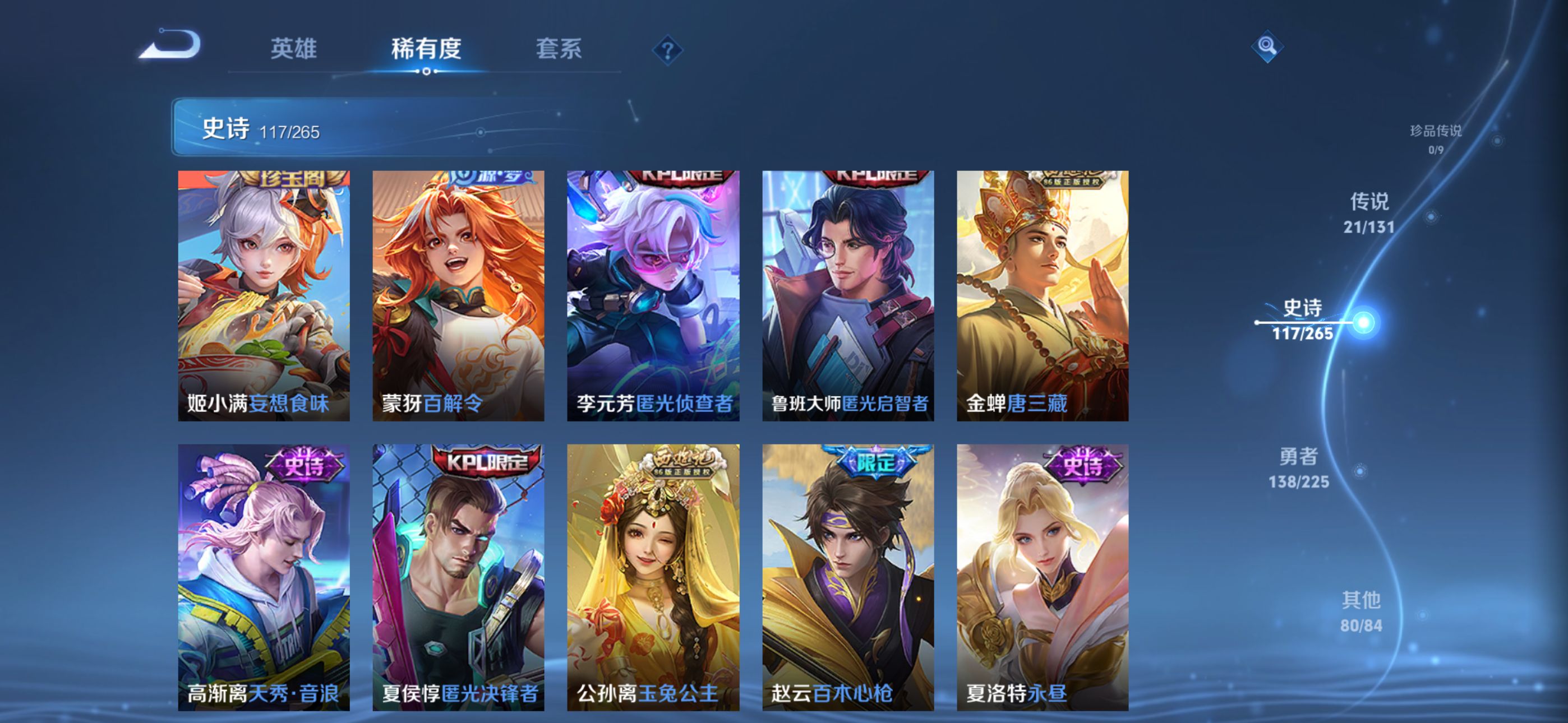Show help via the question mark icon
Screen dimensions: 1568x723
point(667,50)
